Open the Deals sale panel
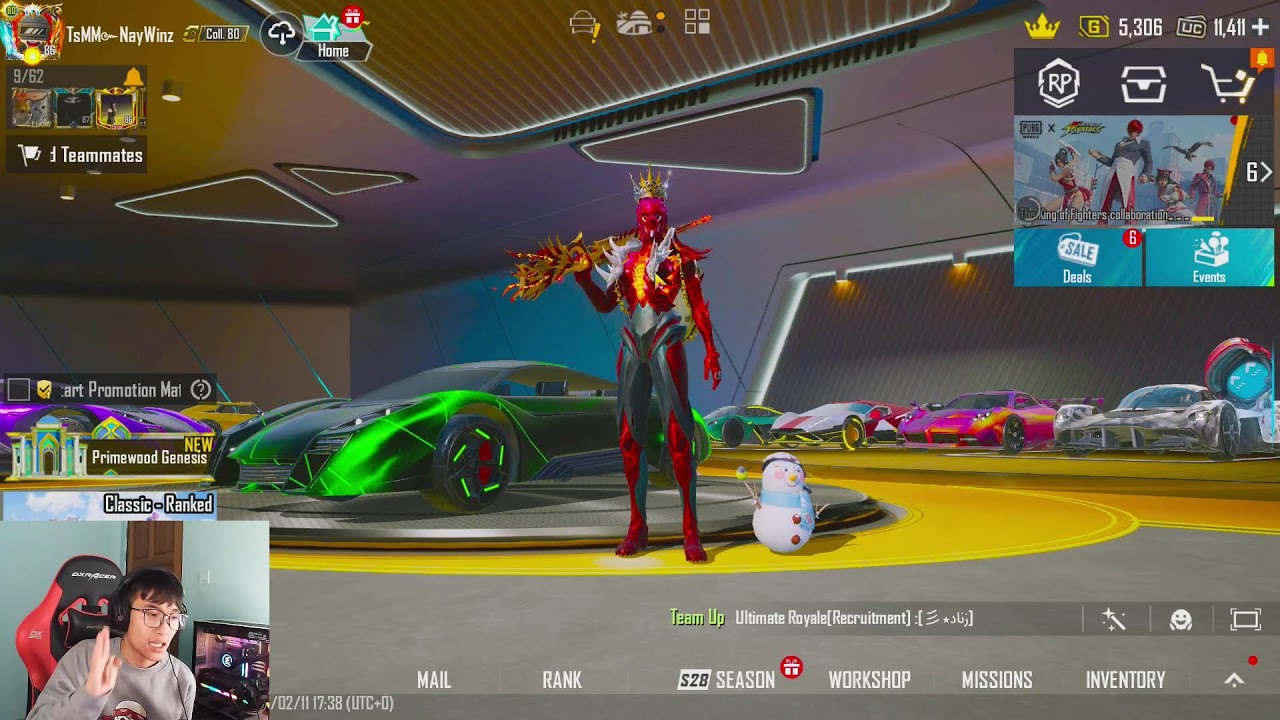Screen dimensions: 1280x720 [x=1078, y=258]
